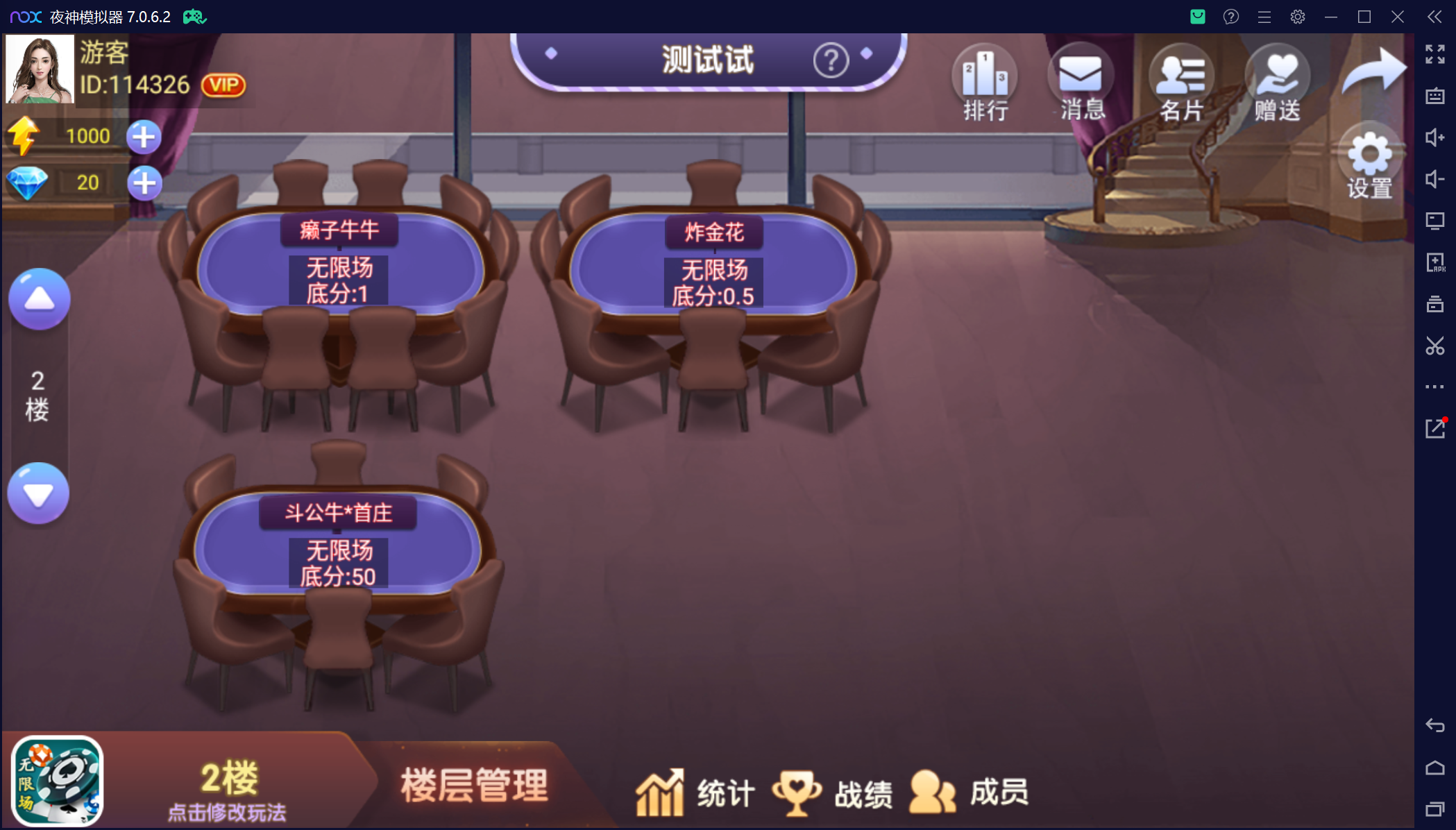
Task: Open the Nox hamburger menu
Action: pyautogui.click(x=1264, y=16)
